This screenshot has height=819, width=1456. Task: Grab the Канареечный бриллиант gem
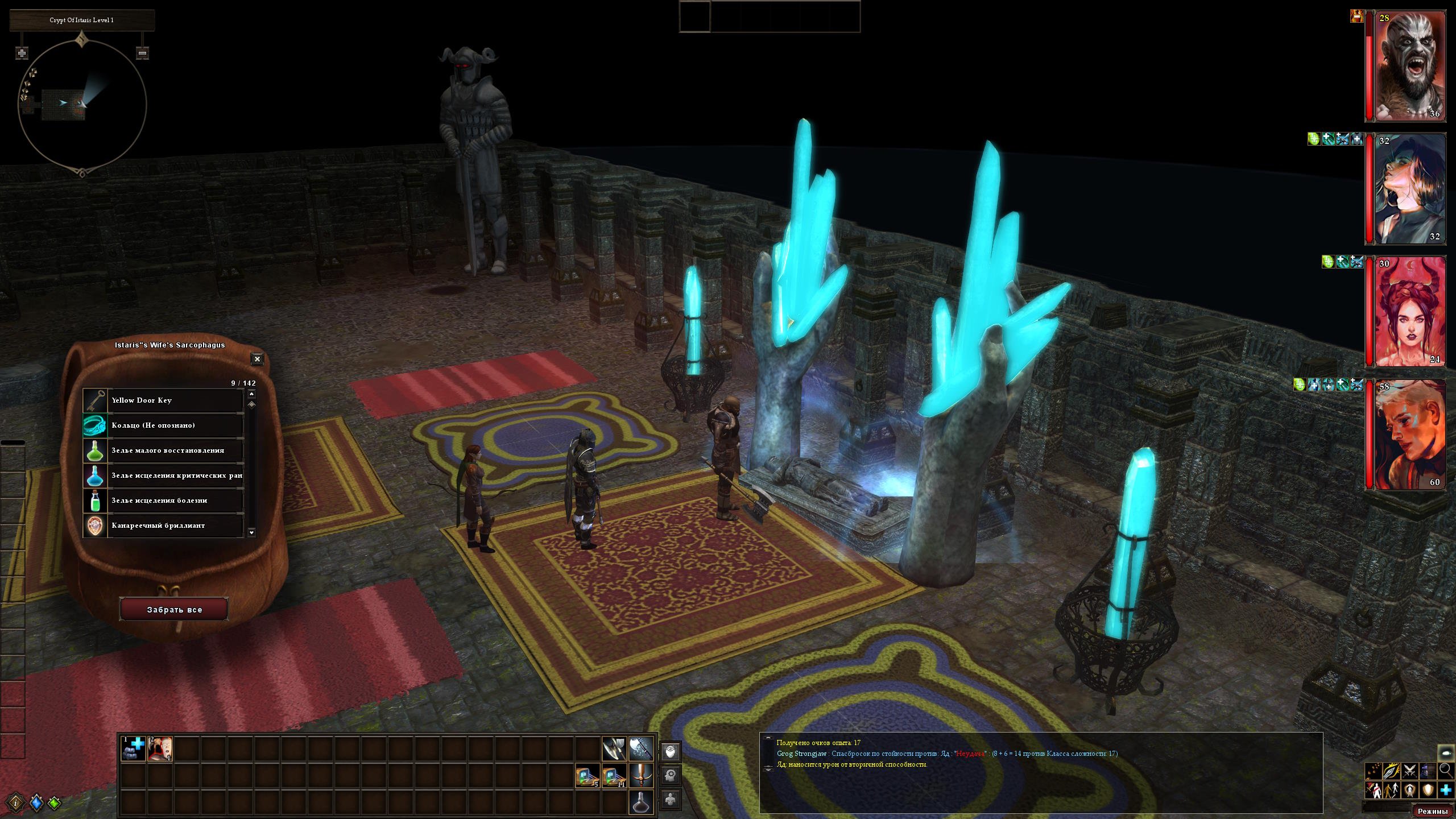[x=164, y=526]
